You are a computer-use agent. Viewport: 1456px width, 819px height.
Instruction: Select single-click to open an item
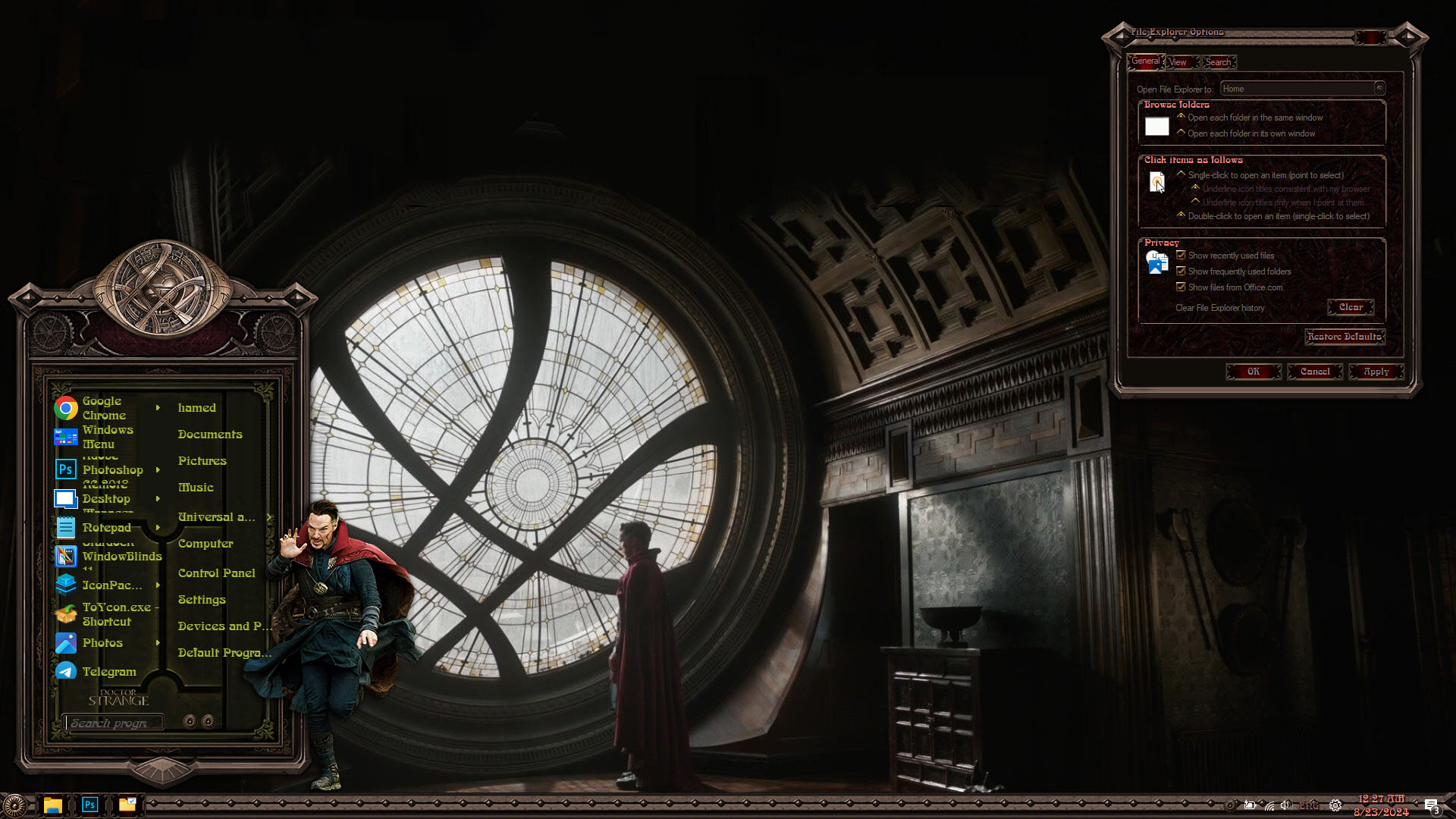click(1181, 174)
